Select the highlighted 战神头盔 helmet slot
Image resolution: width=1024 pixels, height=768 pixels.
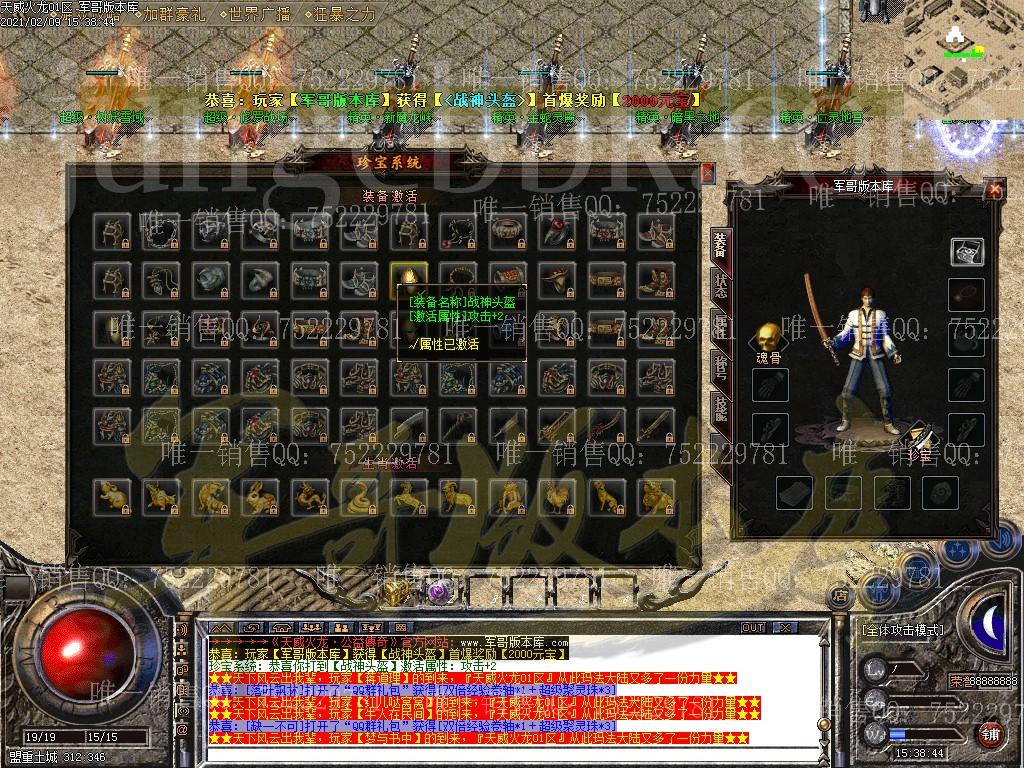[x=409, y=281]
